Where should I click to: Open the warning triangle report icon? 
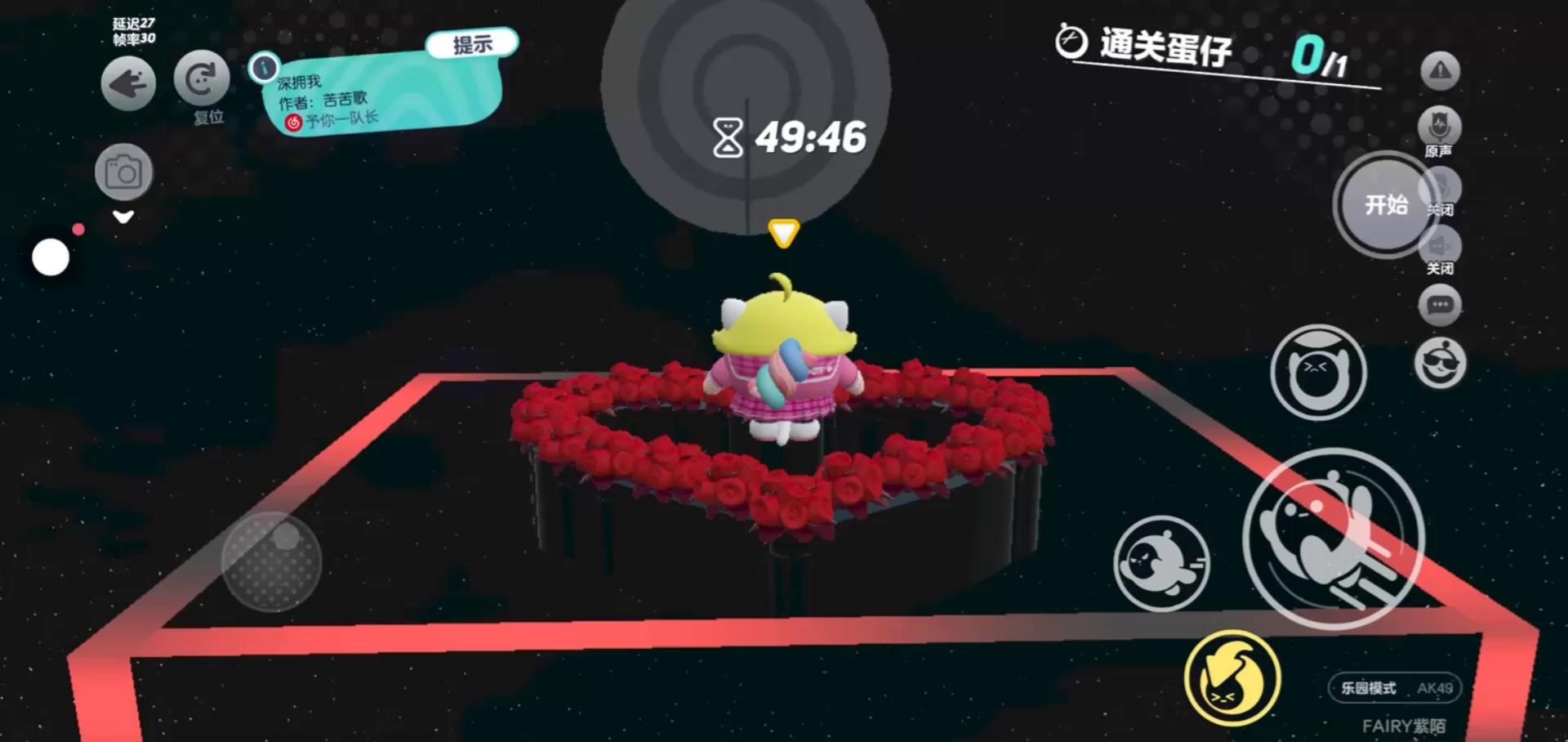[x=1440, y=71]
